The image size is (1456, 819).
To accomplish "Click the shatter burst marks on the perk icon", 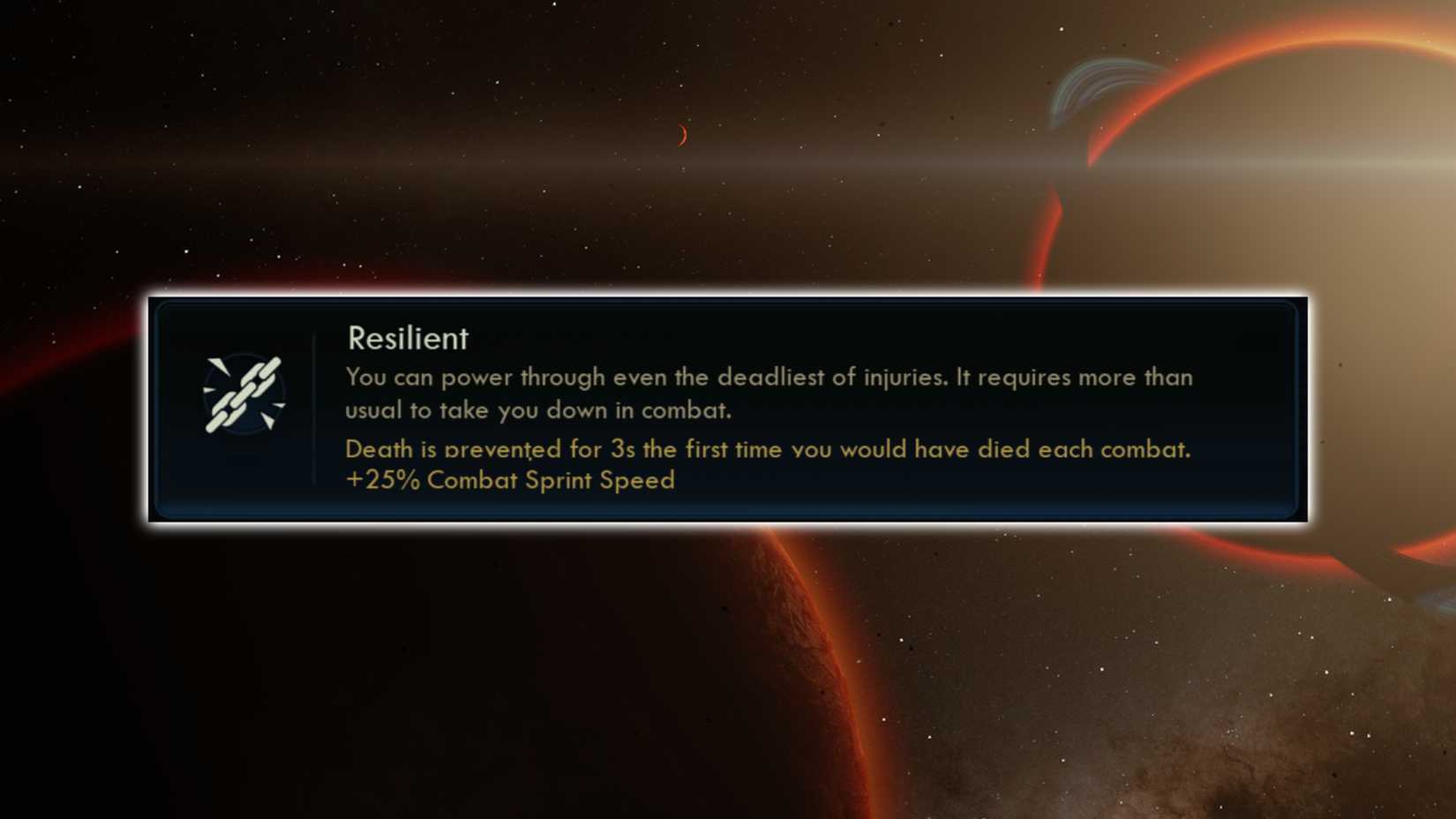I will (x=219, y=366).
